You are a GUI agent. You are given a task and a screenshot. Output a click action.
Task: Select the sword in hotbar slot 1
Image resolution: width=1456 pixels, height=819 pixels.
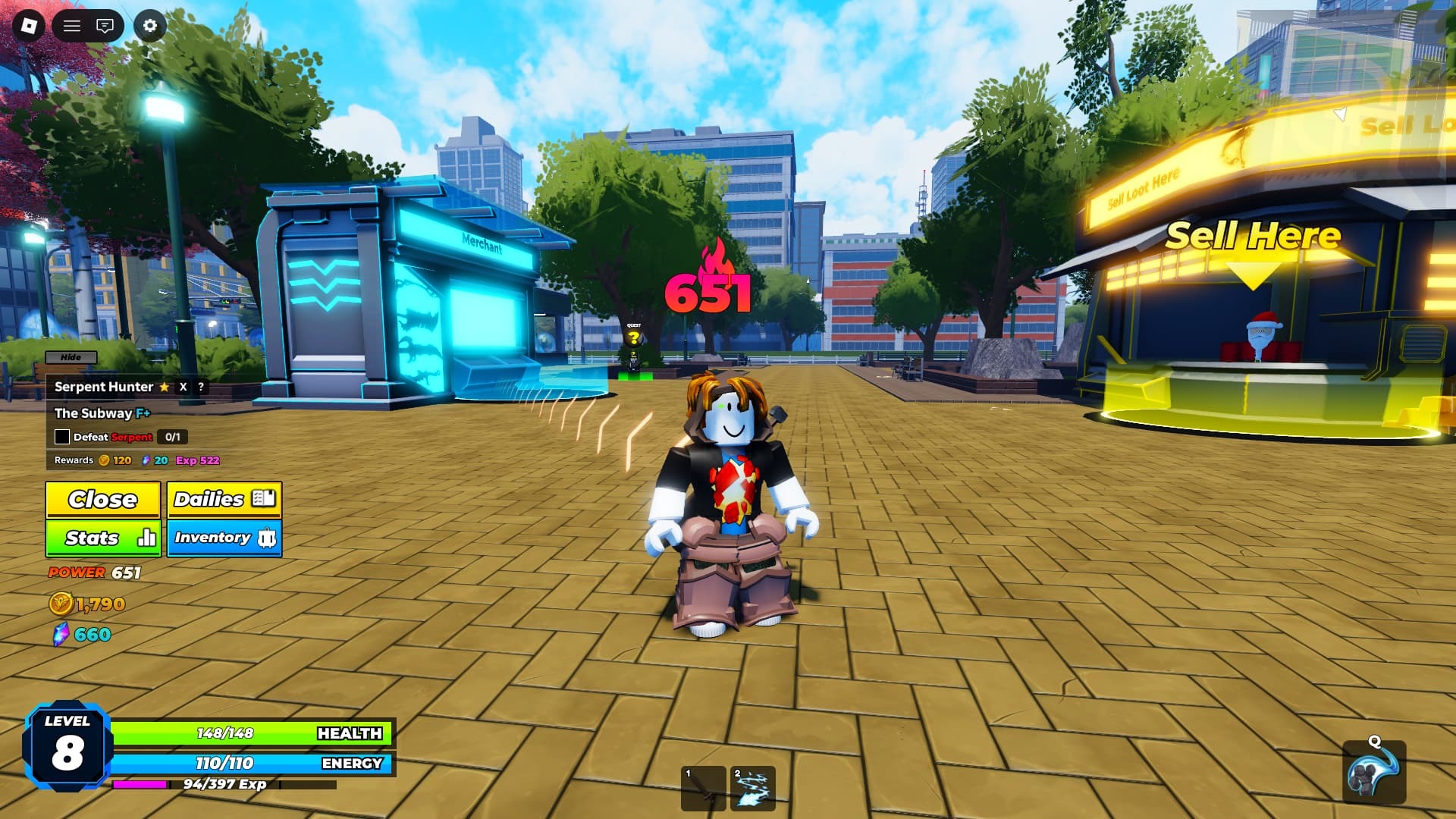click(704, 789)
